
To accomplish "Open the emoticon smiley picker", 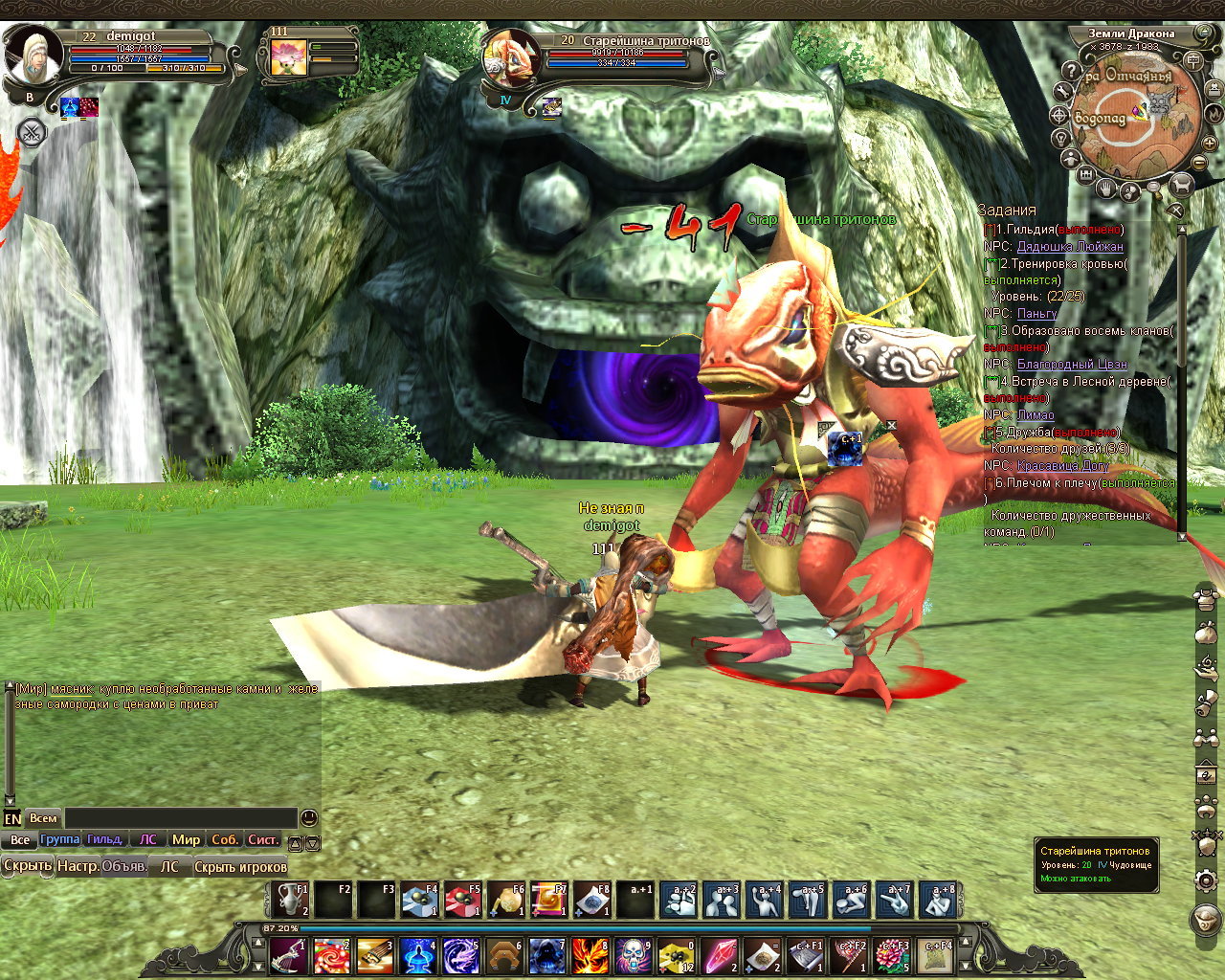I will (x=308, y=817).
